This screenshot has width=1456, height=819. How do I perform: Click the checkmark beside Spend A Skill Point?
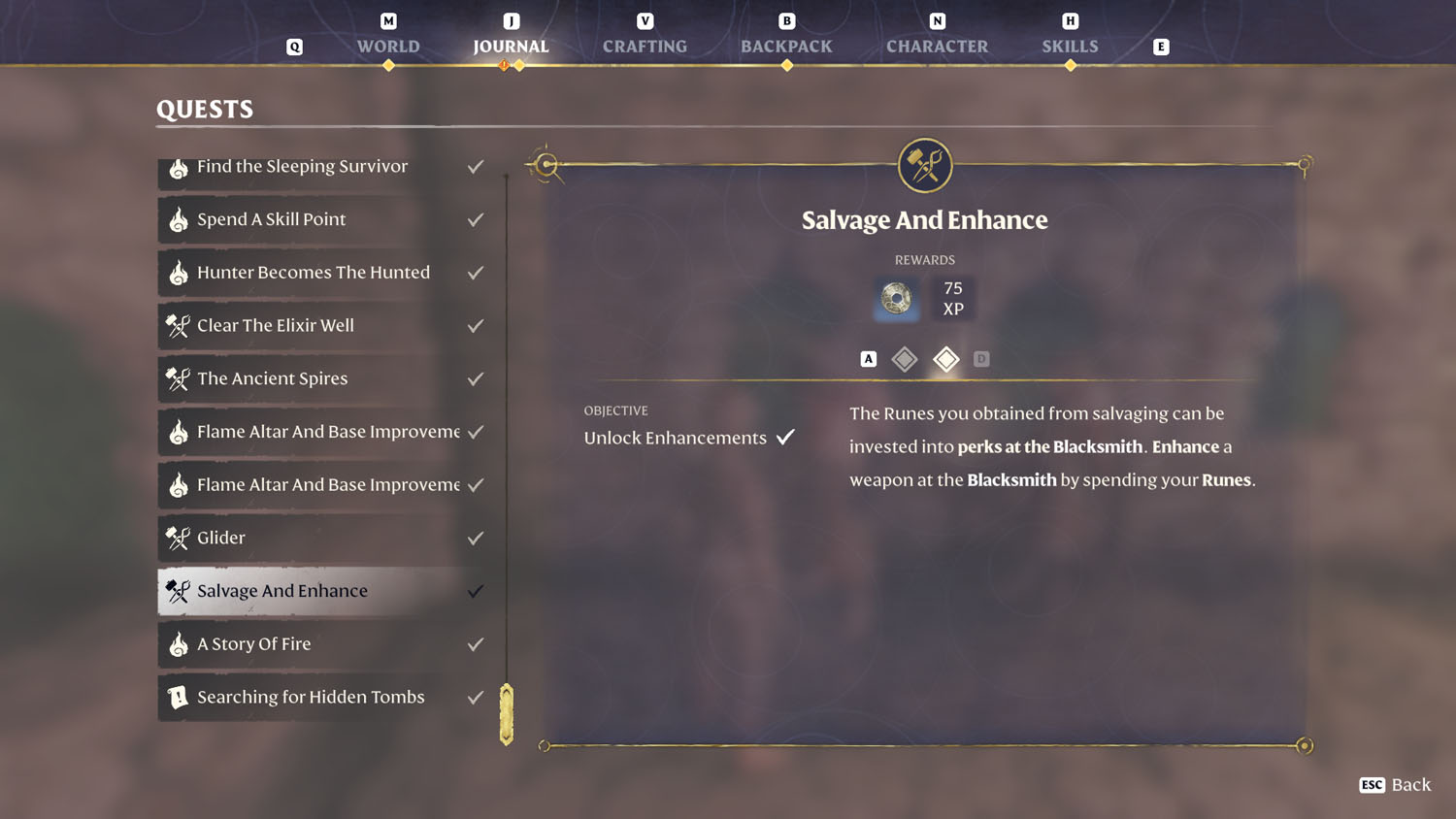[x=475, y=219]
